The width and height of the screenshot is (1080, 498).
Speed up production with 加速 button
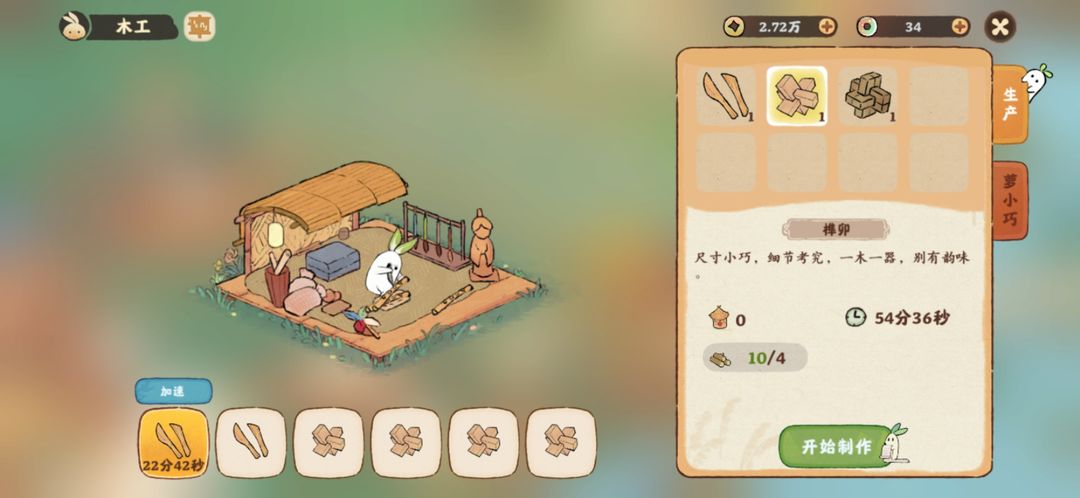tap(173, 391)
